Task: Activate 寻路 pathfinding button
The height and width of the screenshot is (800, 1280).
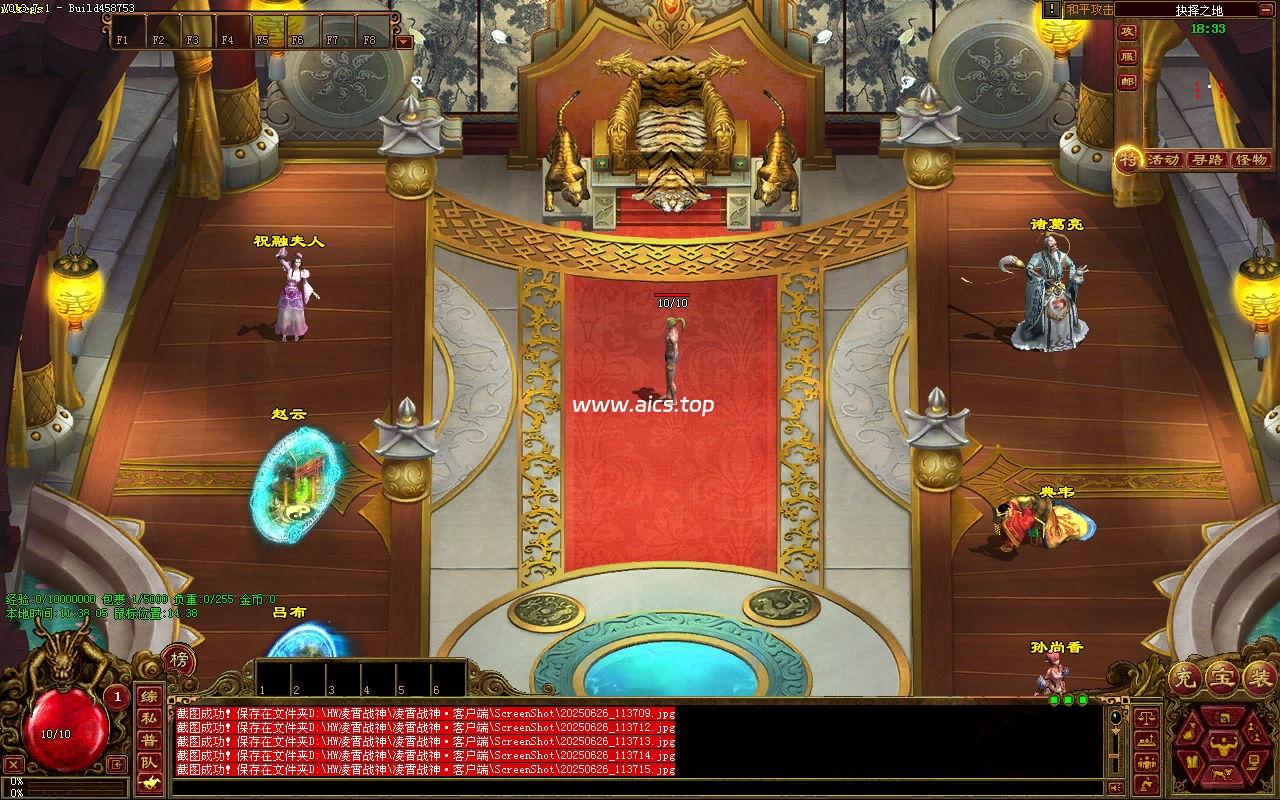Action: tap(1207, 160)
